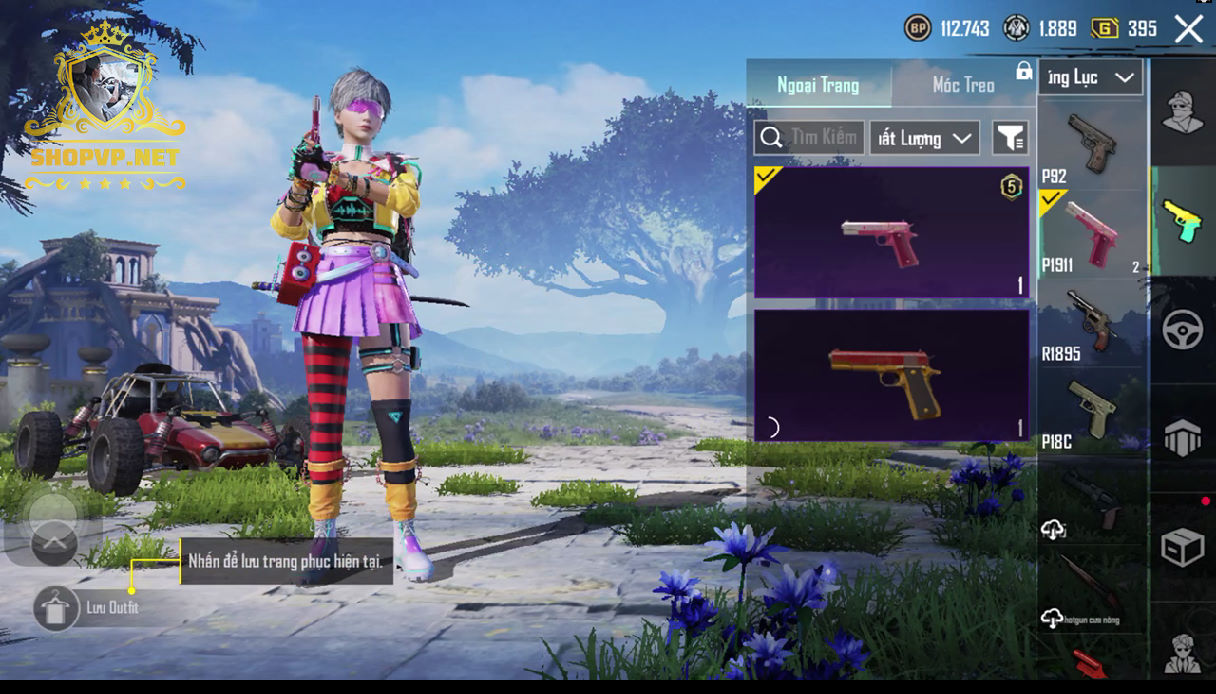Click the up-arrow circle above Lưu Outfit

click(54, 545)
